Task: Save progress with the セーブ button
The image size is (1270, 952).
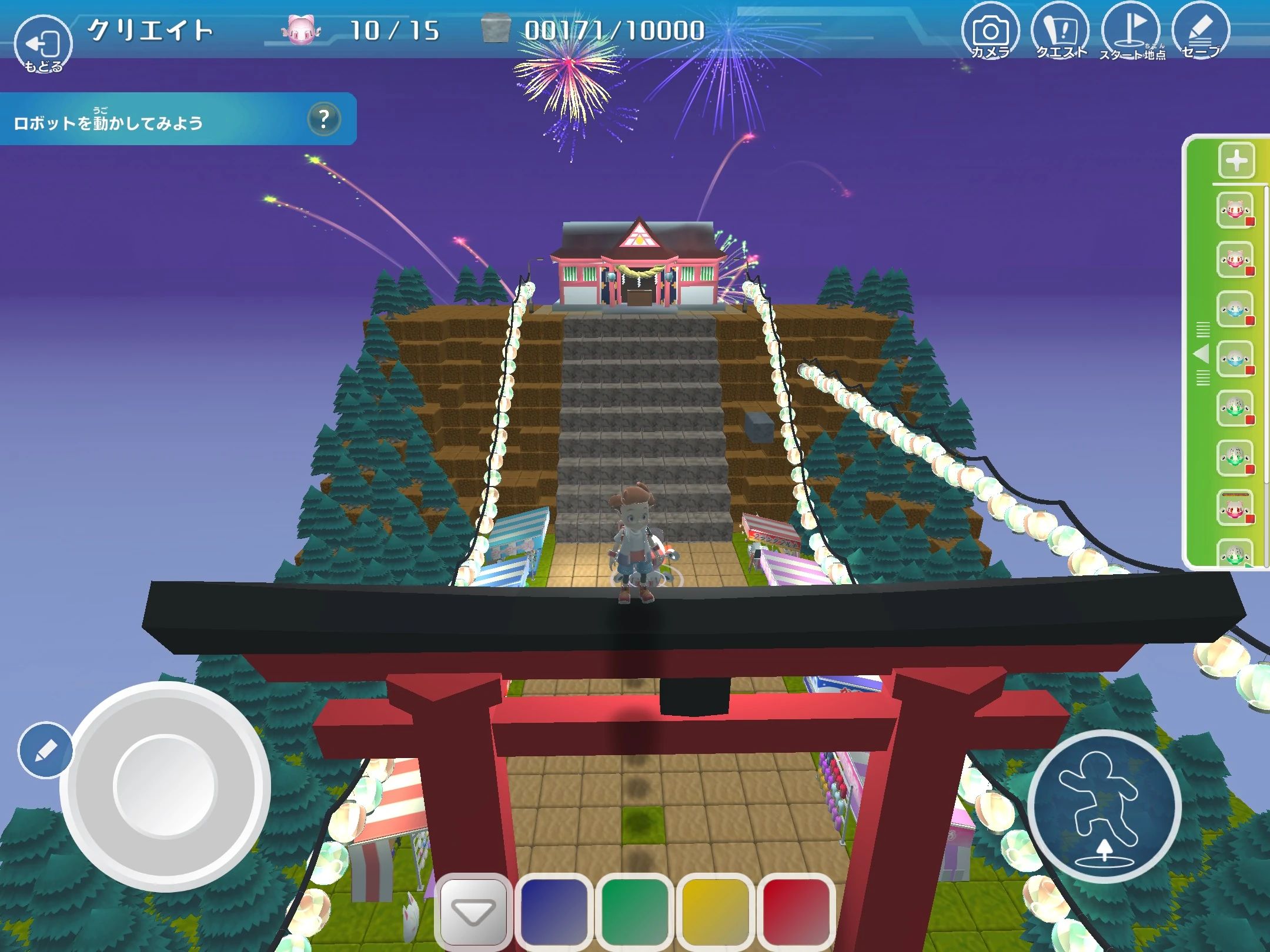Action: 1201,33
